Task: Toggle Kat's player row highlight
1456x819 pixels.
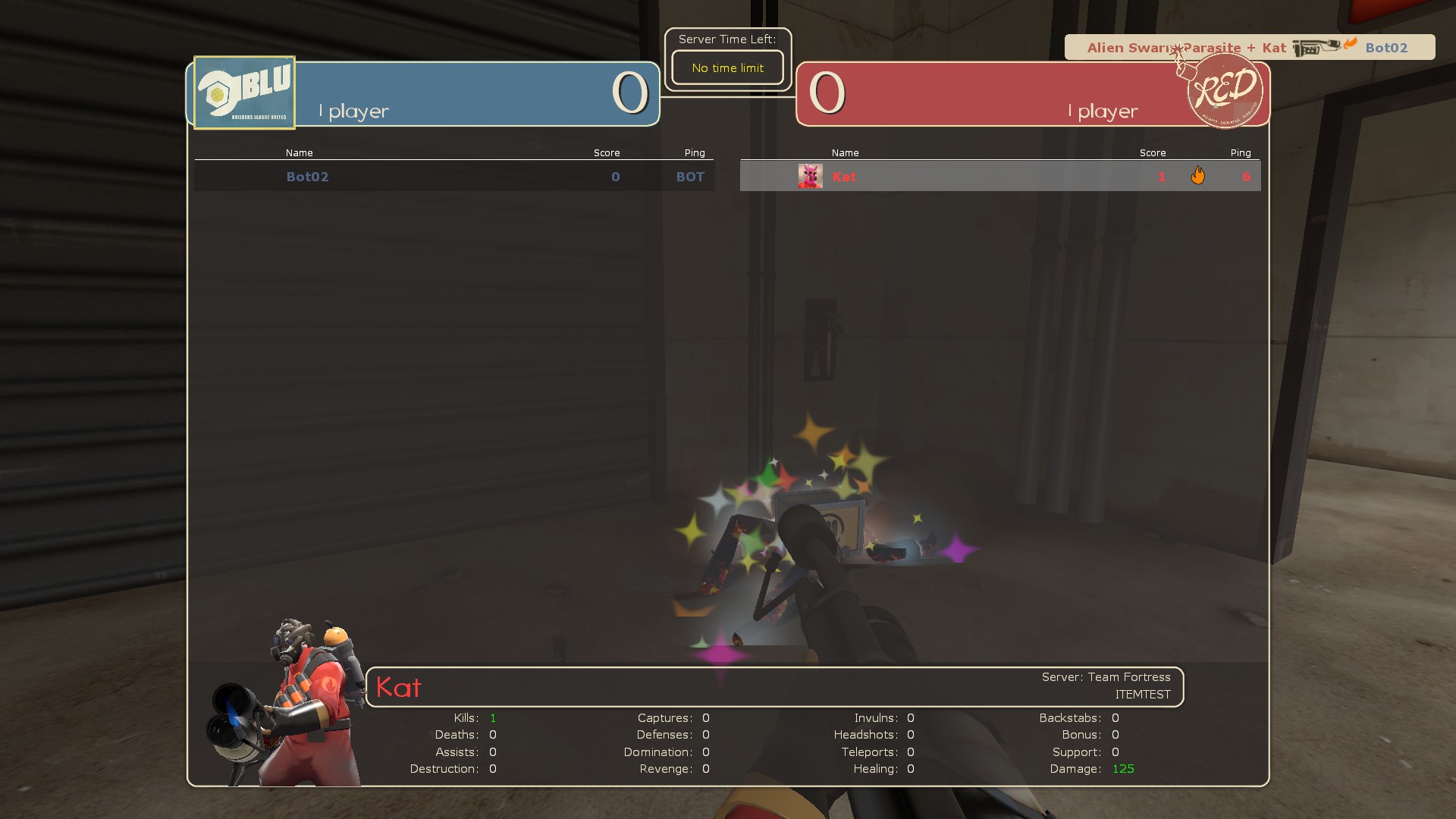Action: click(986, 176)
